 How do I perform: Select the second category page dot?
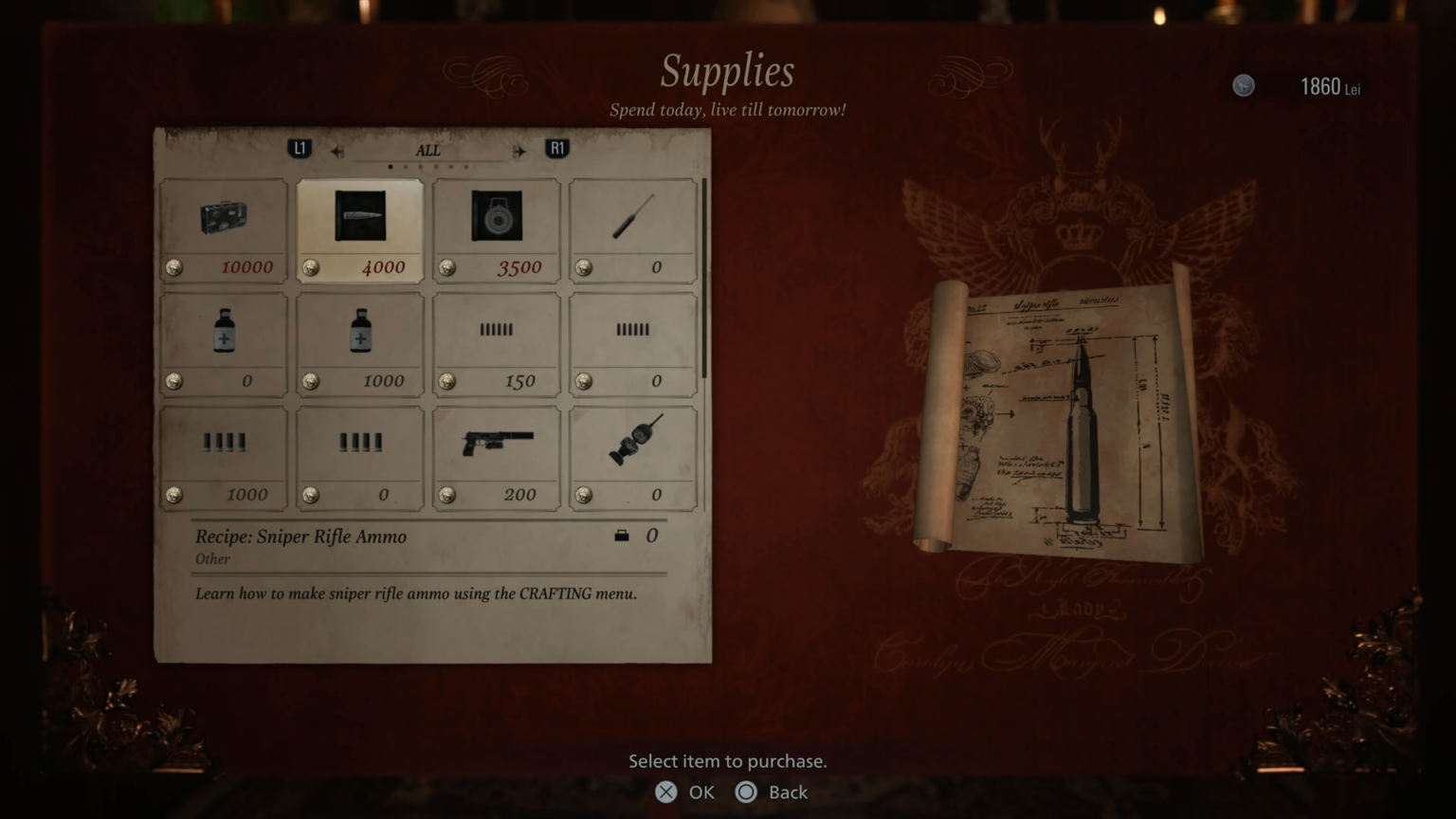405,166
